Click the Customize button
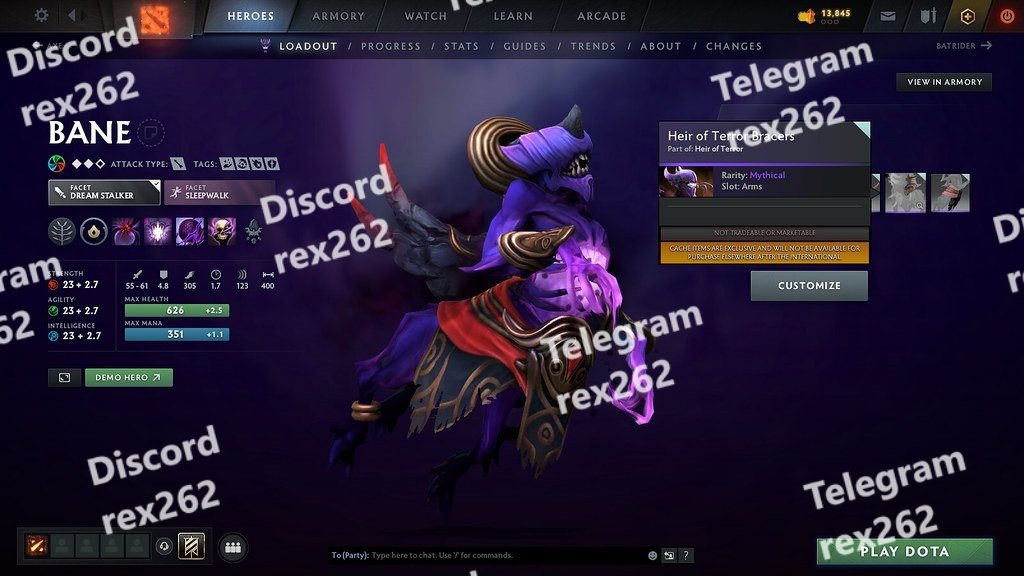The width and height of the screenshot is (1024, 576). [x=809, y=286]
